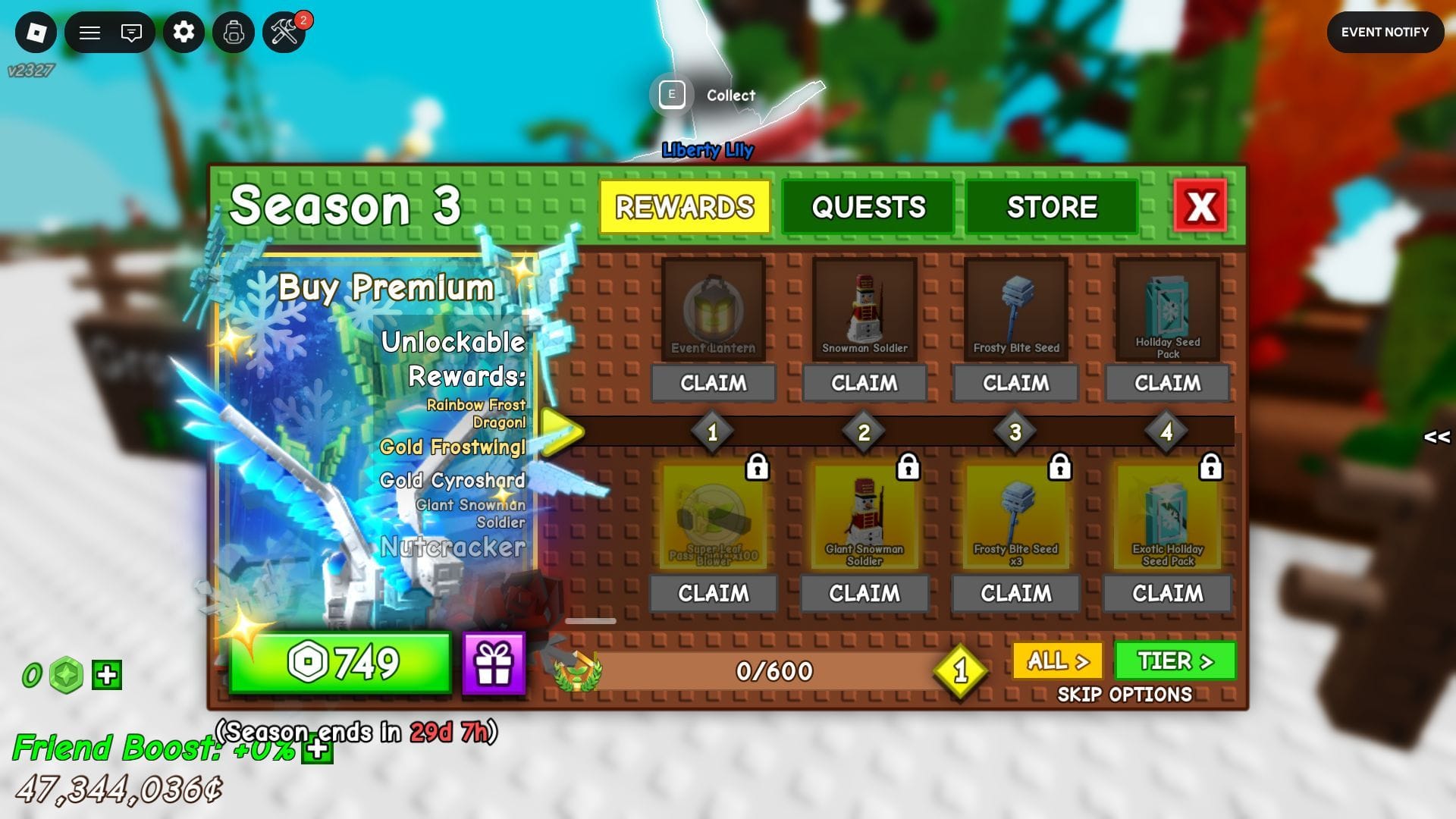This screenshot has height=819, width=1456.
Task: Click yellow arrow beside premium rewards panel
Action: tap(561, 431)
